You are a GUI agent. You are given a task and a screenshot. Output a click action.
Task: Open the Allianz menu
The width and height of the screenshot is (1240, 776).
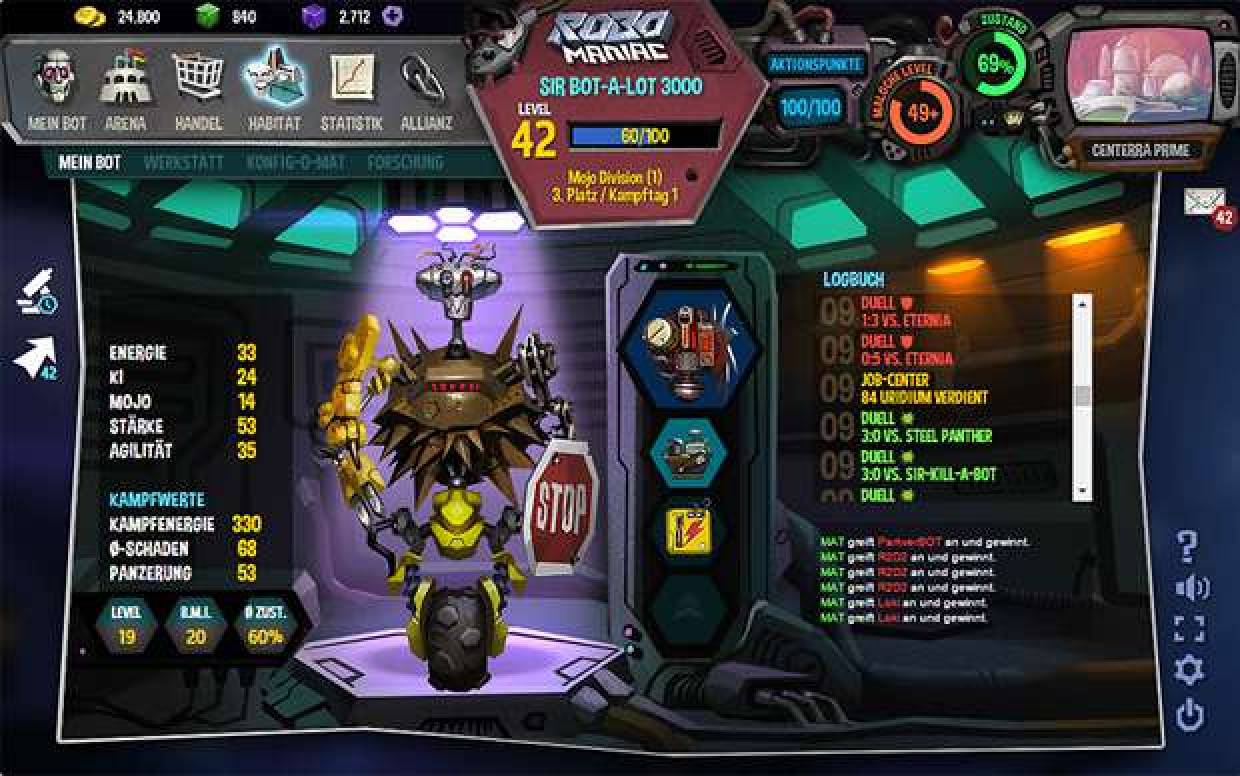423,90
